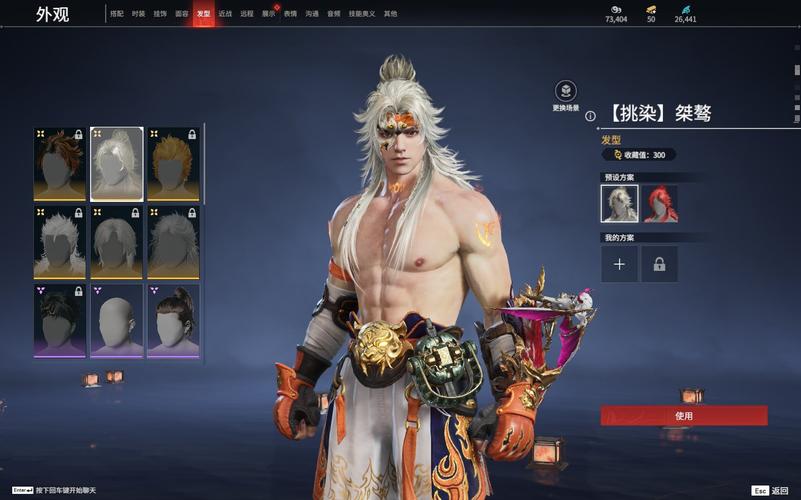This screenshot has height=500, width=801.
Task: Select the white hair preset scheme
Action: pos(619,203)
